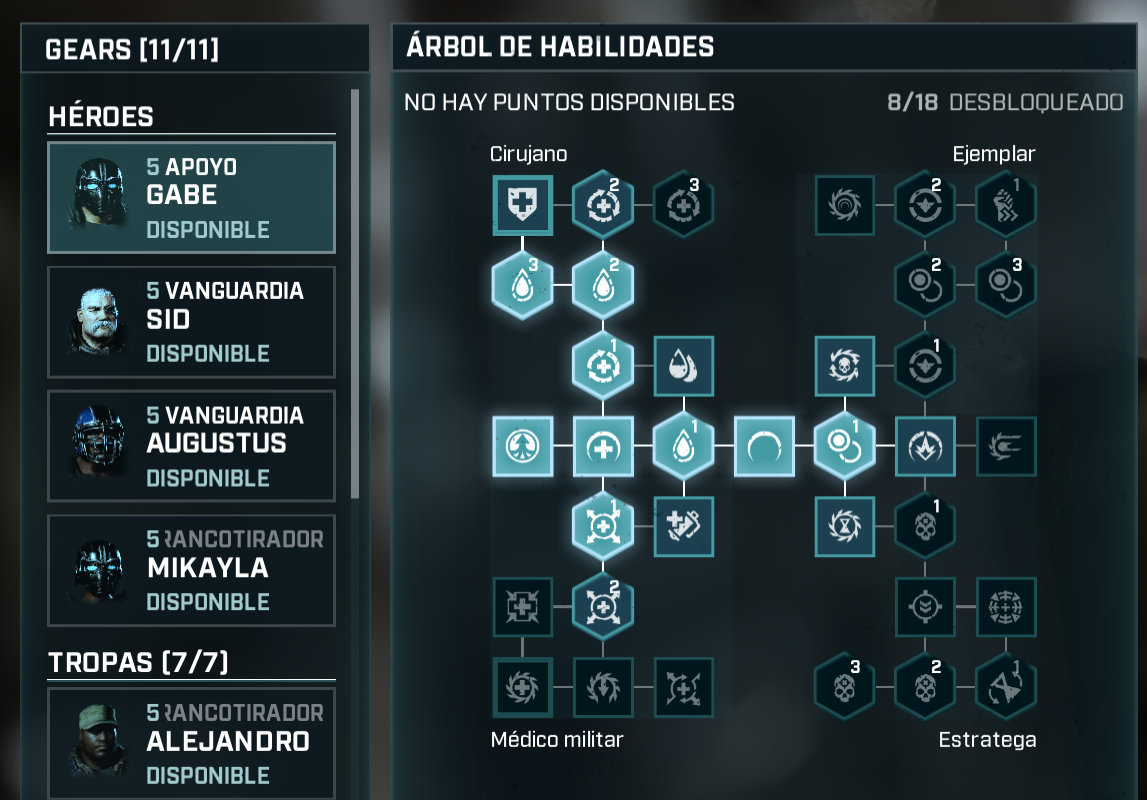Viewport: 1147px width, 800px height.
Task: Select the syringe bandage skill node
Action: [683, 526]
